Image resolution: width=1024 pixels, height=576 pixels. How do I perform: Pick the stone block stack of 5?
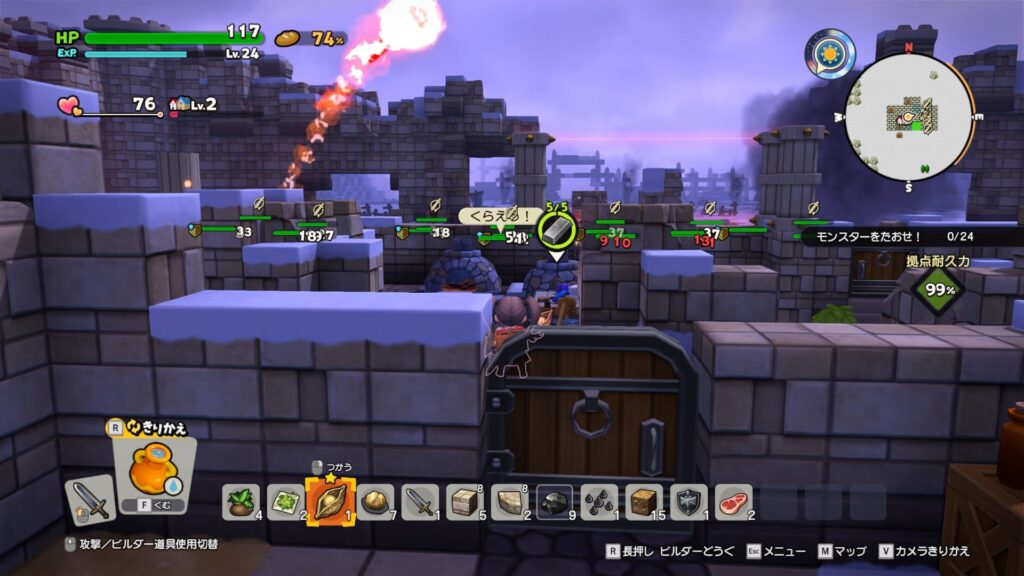click(465, 501)
